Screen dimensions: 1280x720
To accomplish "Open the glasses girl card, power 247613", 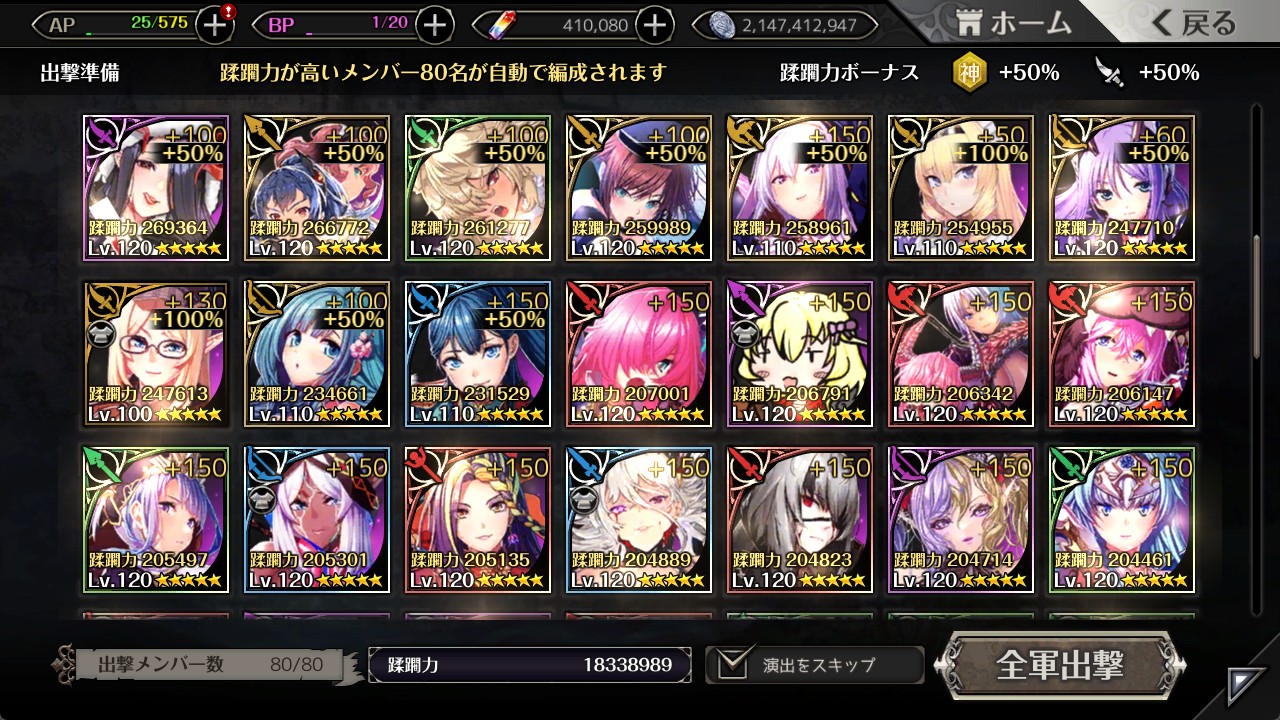I will click(156, 354).
